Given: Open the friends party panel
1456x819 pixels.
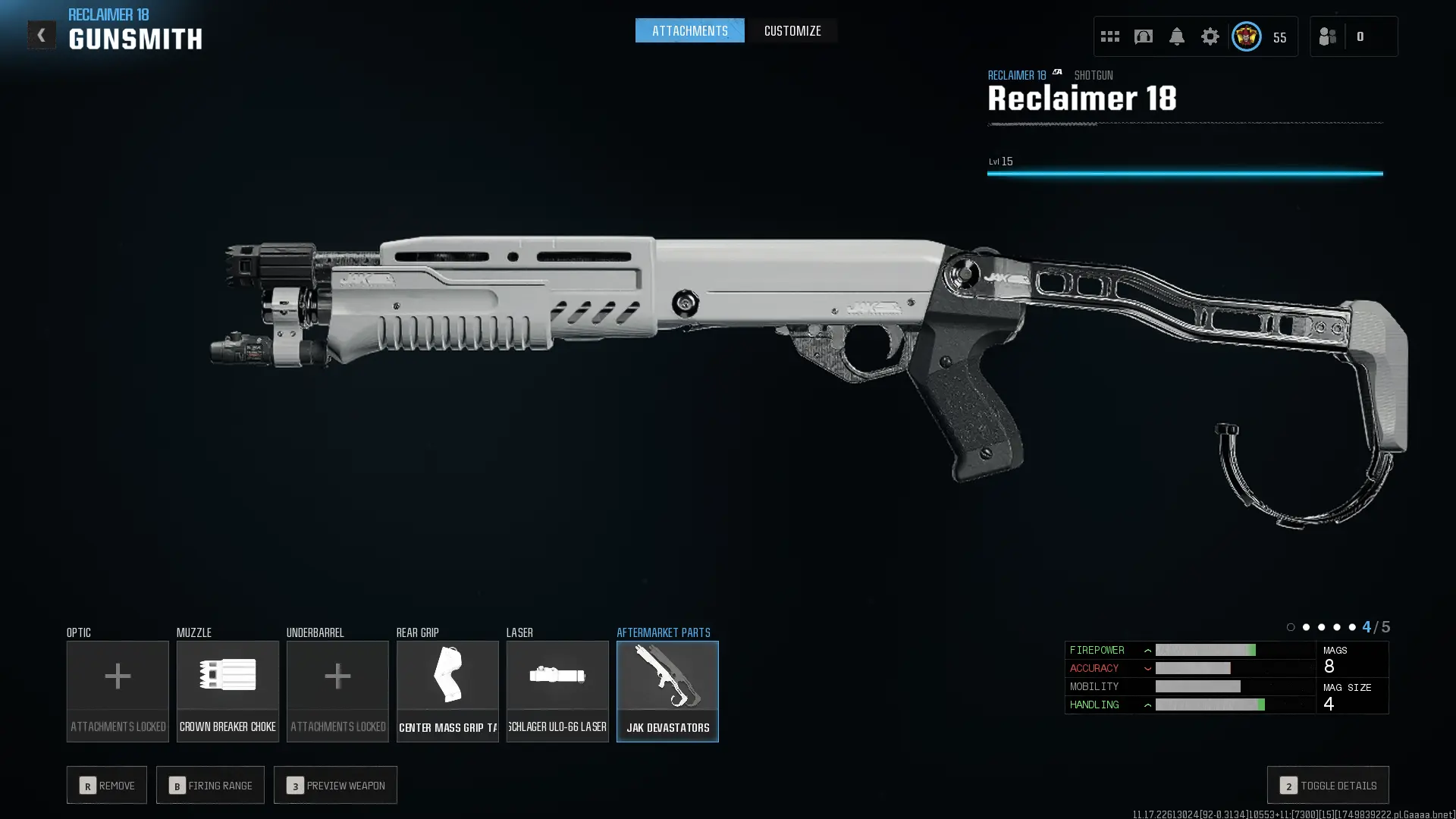Looking at the screenshot, I should tap(1328, 36).
